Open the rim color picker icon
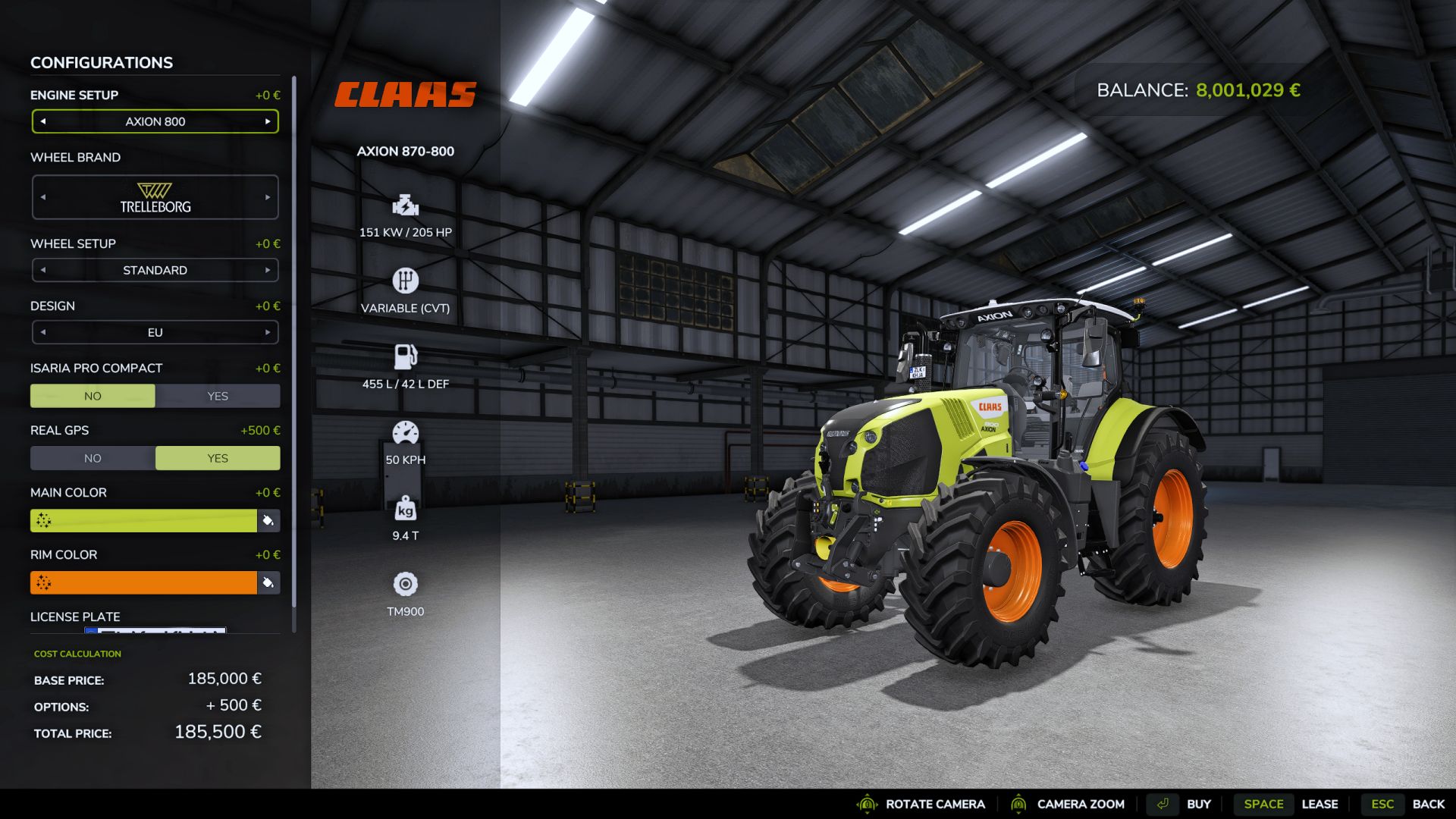This screenshot has width=1456, height=819. [x=269, y=582]
